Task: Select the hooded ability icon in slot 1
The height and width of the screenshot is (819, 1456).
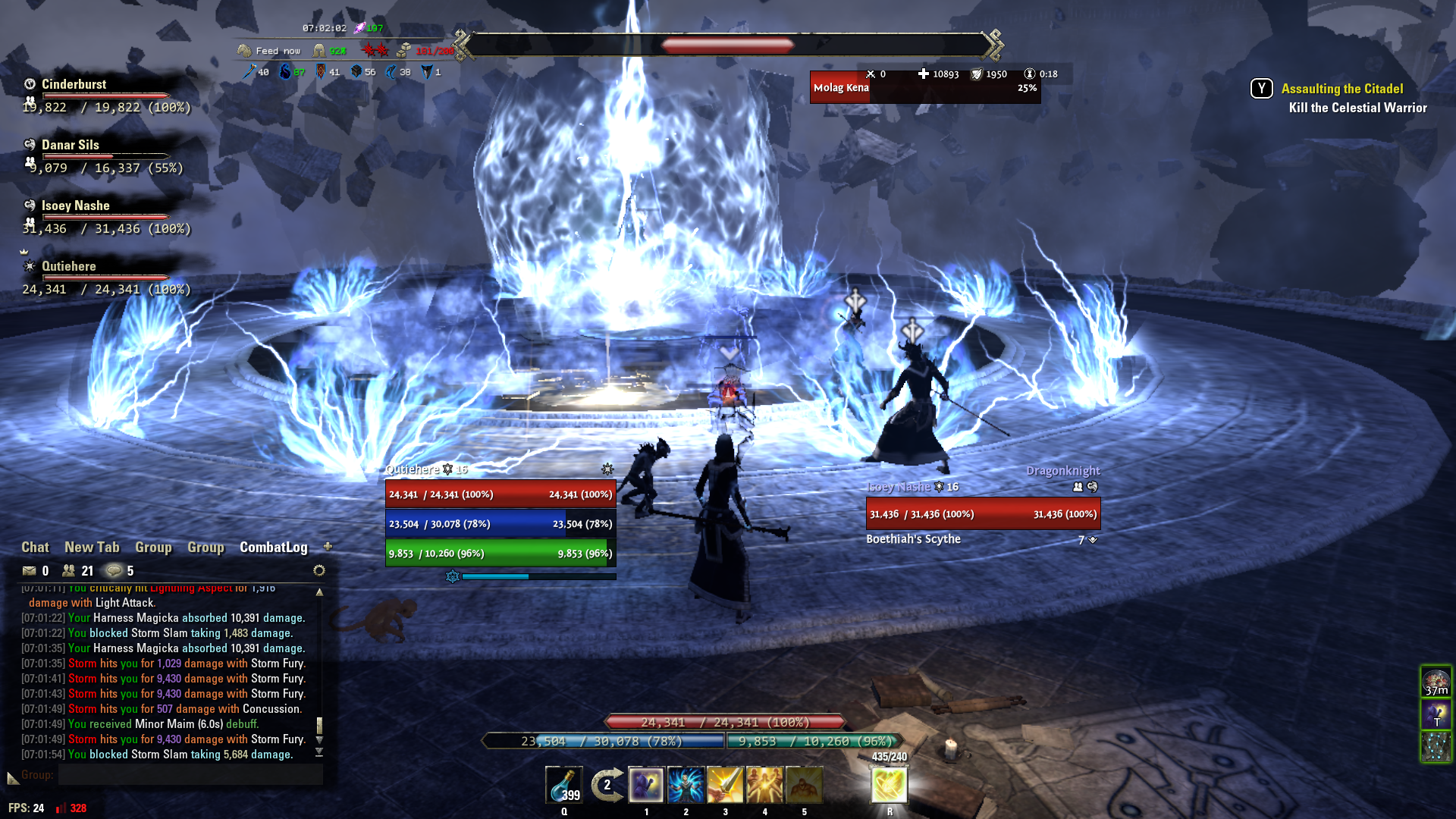Action: point(646,786)
